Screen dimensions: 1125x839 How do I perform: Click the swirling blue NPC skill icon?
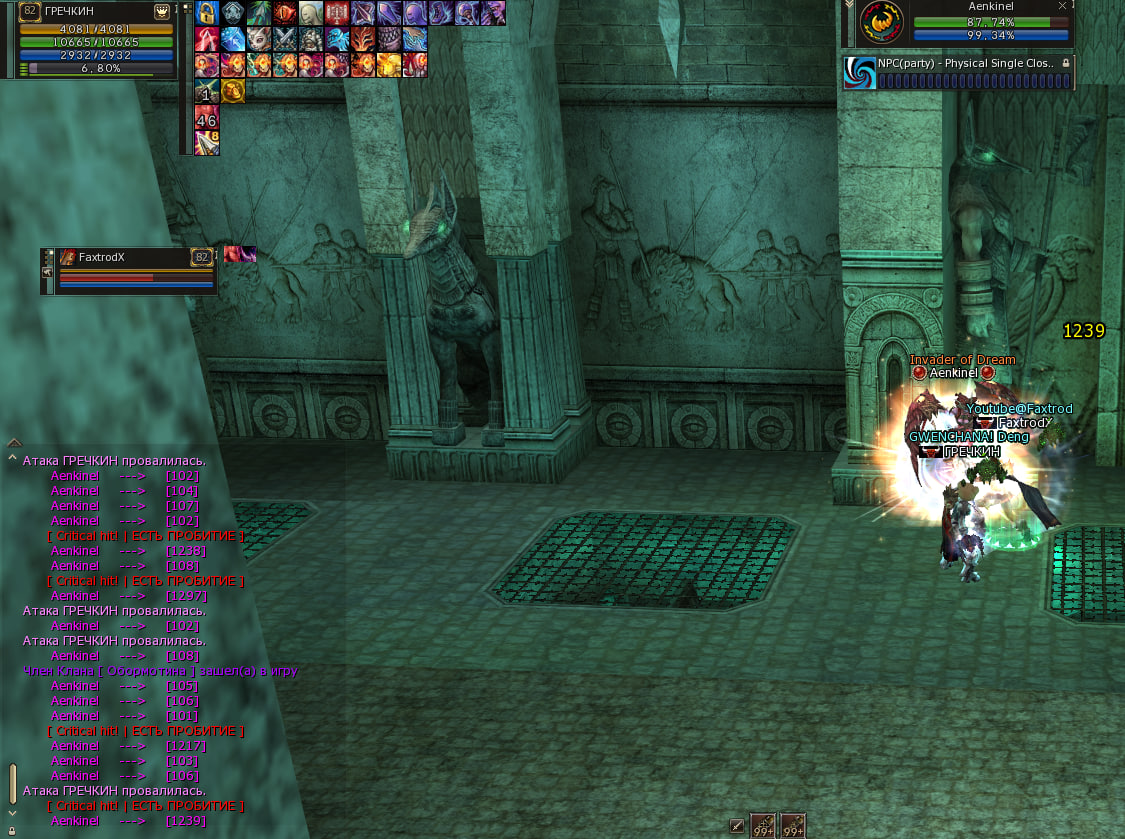tap(860, 72)
